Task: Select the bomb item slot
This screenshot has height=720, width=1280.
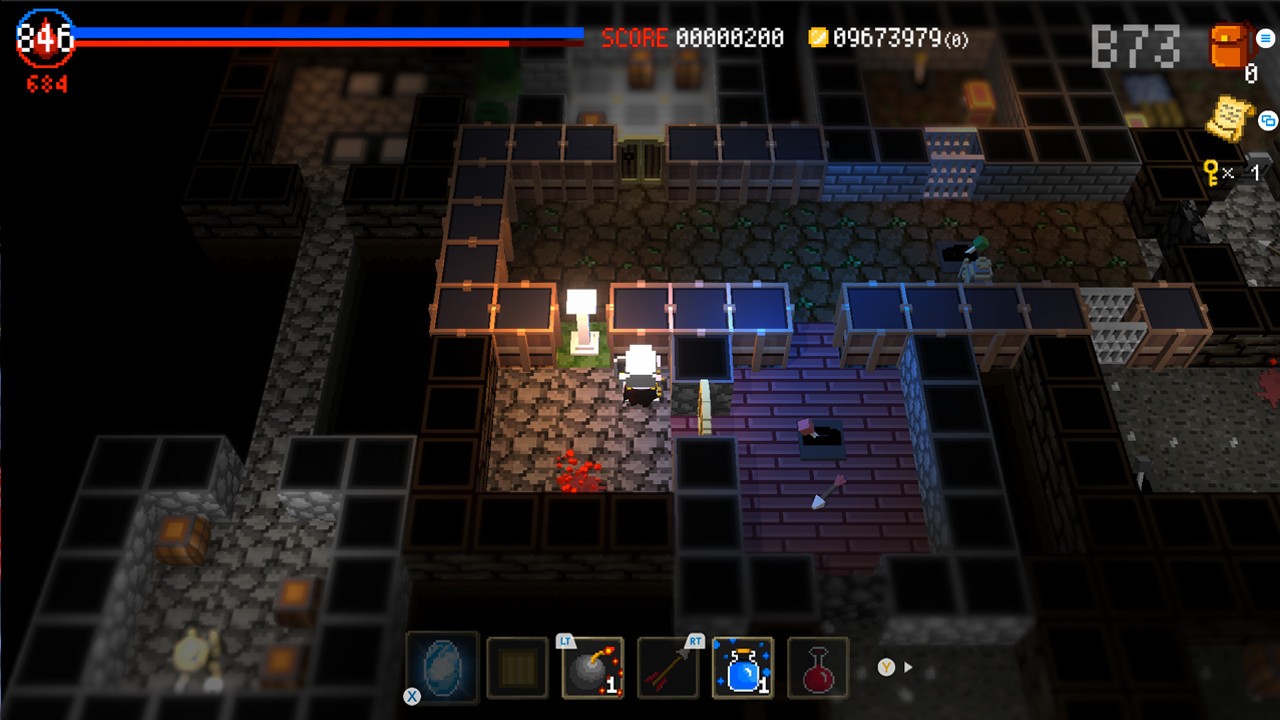Action: point(592,668)
